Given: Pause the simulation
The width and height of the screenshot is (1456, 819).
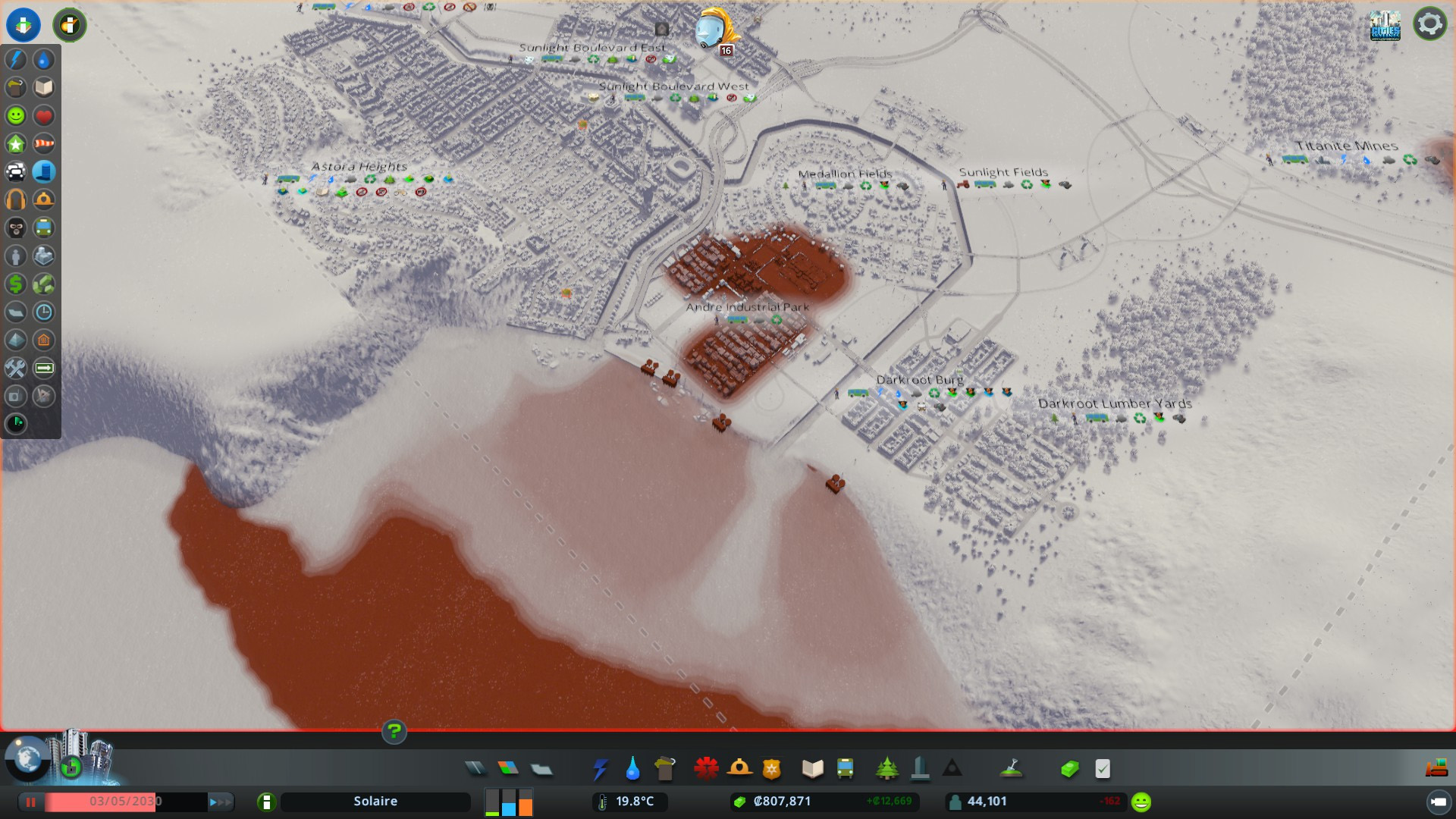Looking at the screenshot, I should [31, 802].
